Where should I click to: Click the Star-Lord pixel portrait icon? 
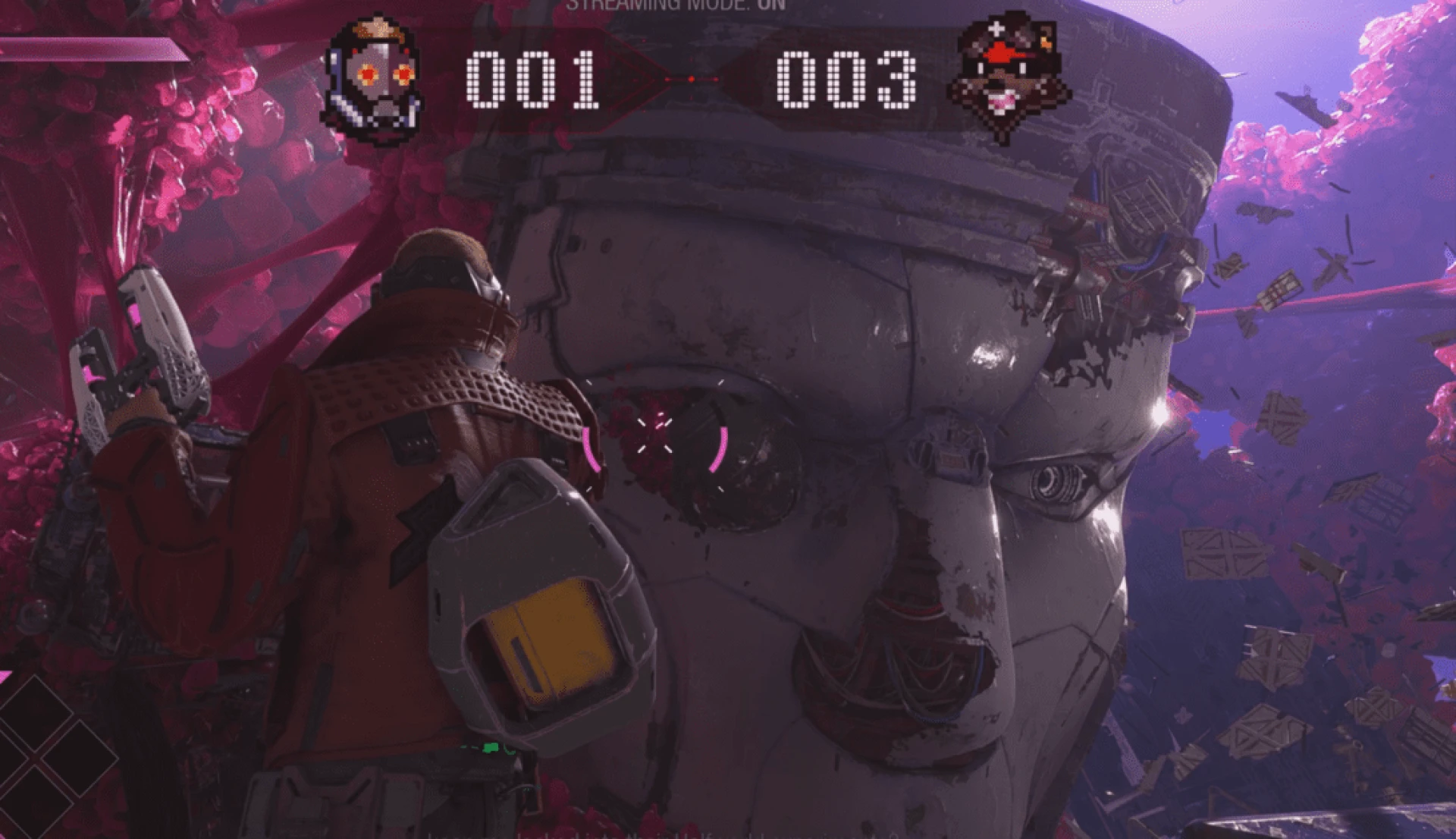click(x=374, y=80)
